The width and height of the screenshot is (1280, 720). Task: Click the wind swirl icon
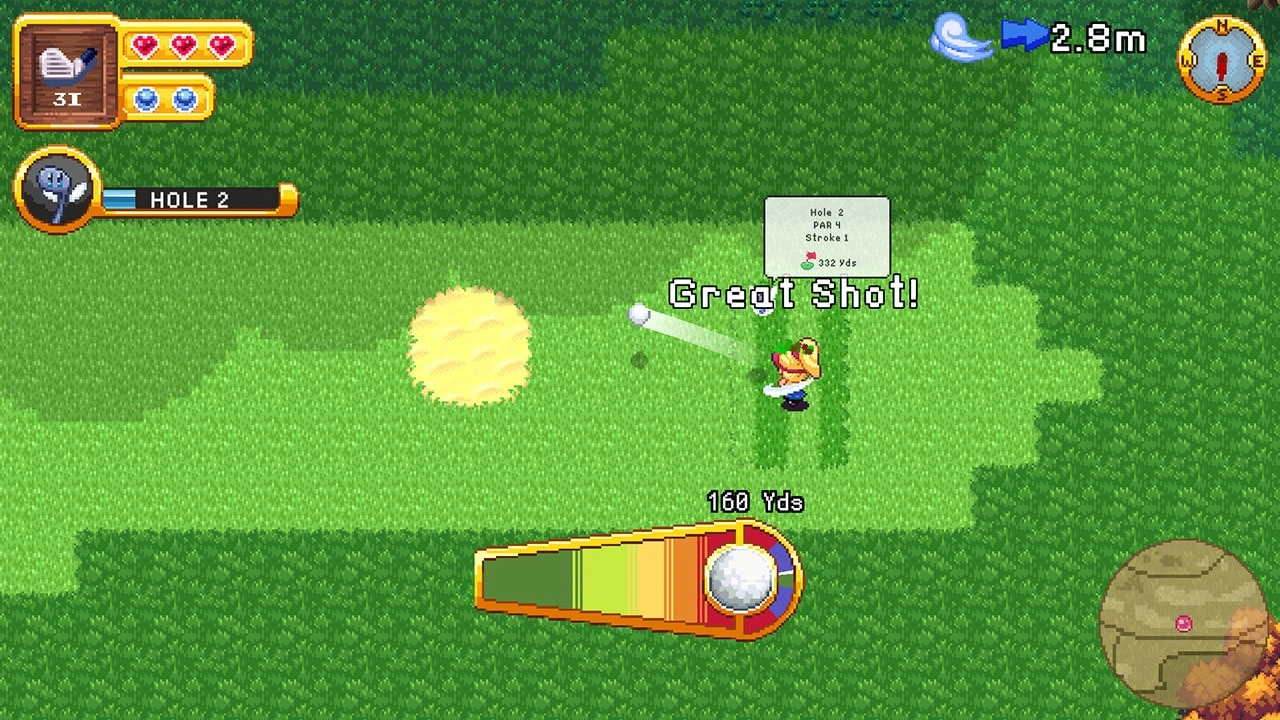[x=962, y=37]
